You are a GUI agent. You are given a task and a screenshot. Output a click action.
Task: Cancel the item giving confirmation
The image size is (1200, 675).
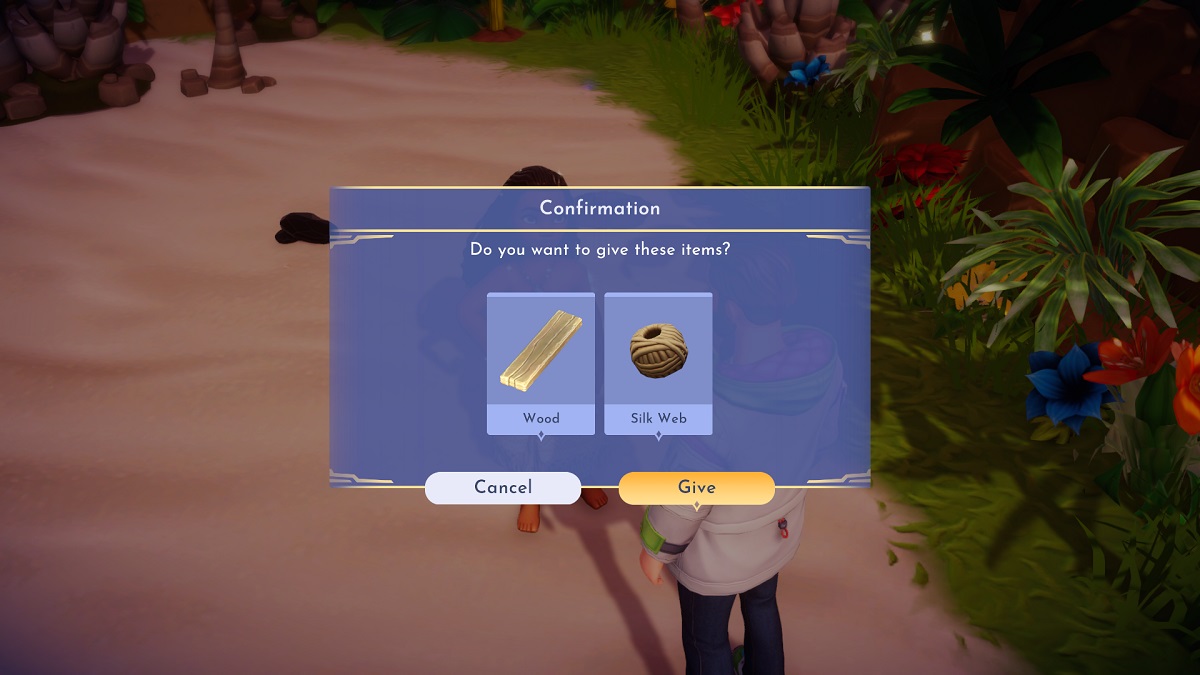point(503,488)
